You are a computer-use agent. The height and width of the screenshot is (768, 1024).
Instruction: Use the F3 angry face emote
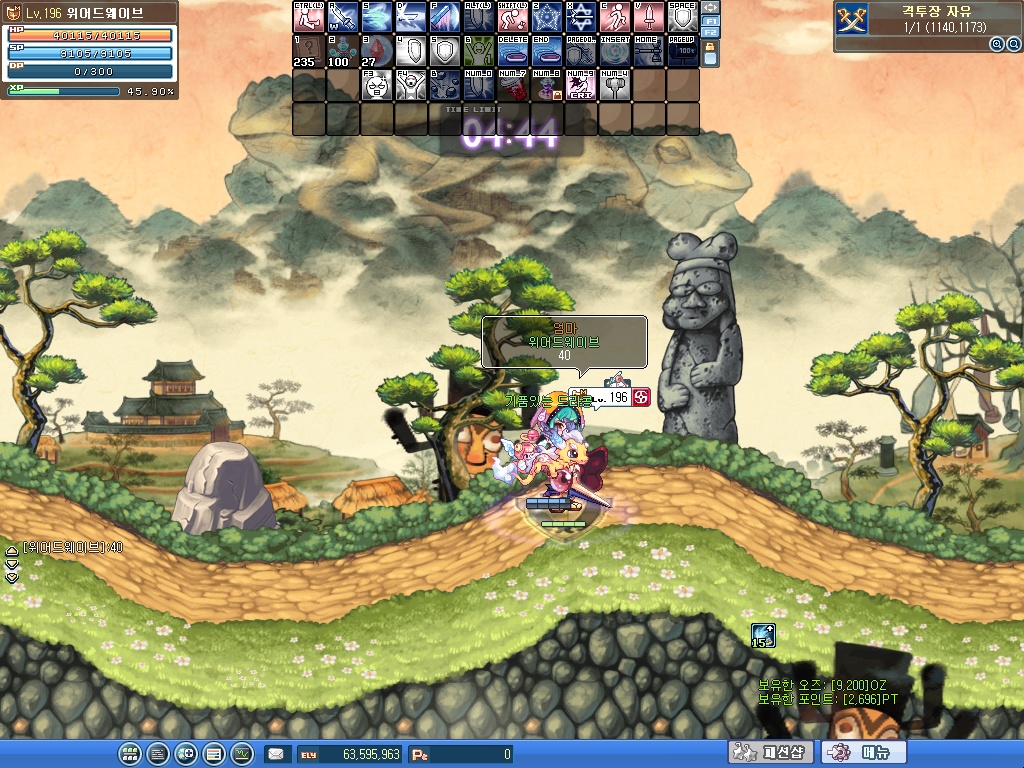tap(377, 84)
